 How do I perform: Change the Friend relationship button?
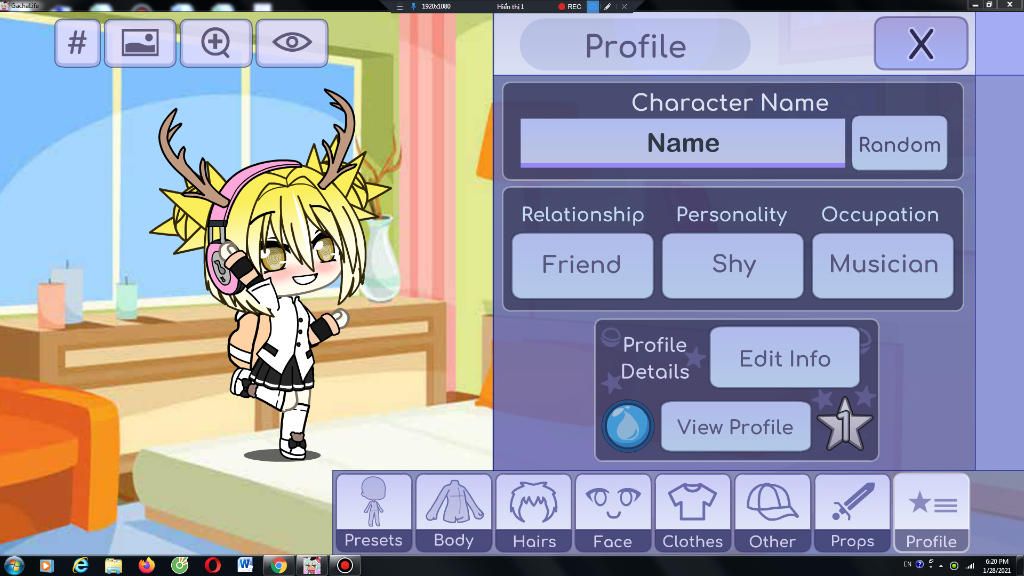pyautogui.click(x=582, y=265)
